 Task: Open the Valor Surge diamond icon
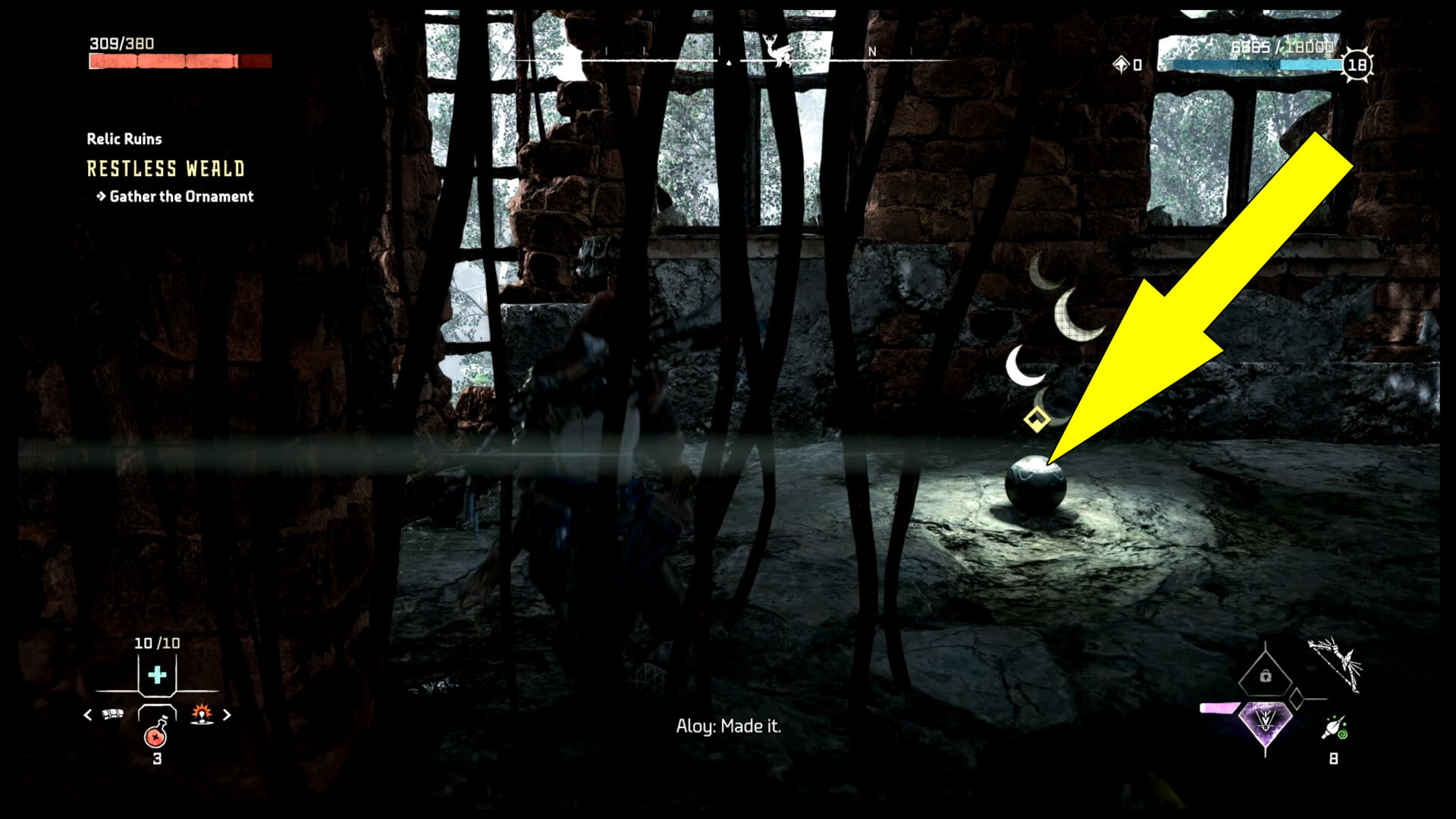1266,724
